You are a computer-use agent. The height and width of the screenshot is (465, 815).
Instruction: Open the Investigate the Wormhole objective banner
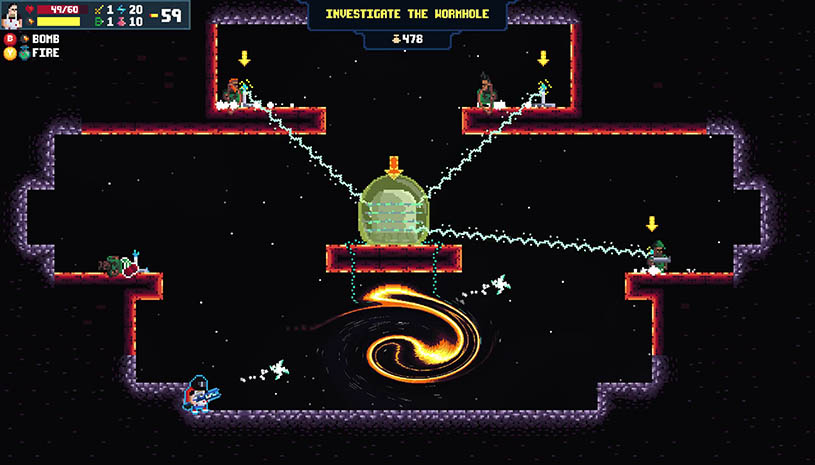pos(408,15)
